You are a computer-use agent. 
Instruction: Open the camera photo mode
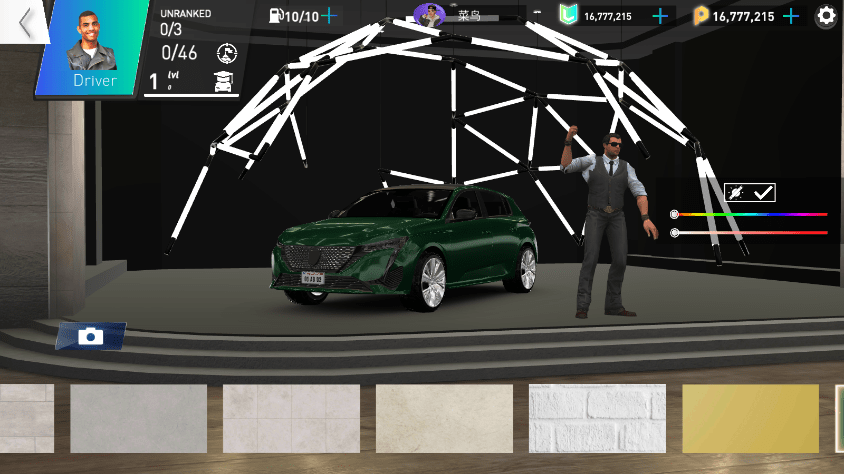point(91,336)
